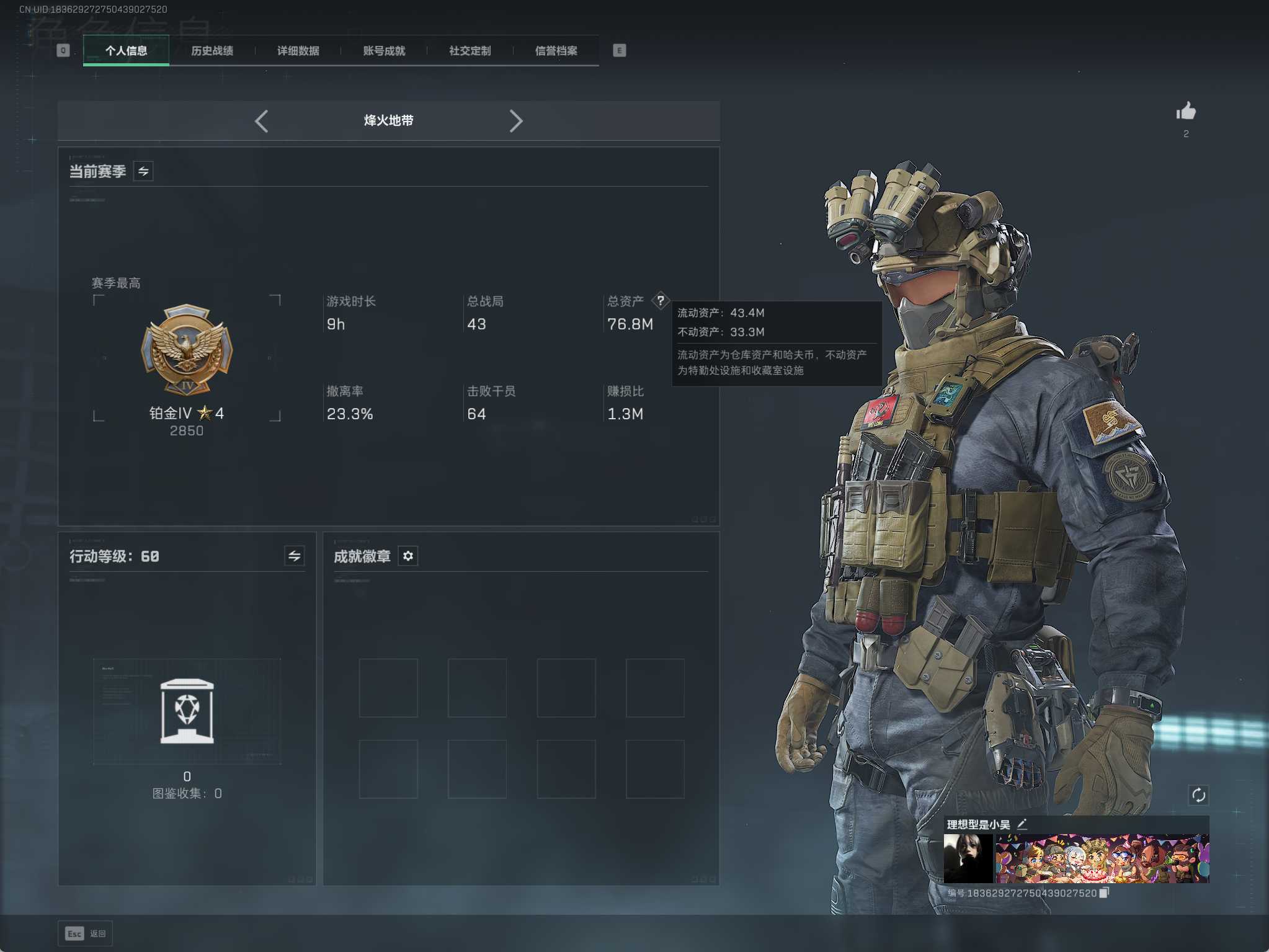Viewport: 1269px width, 952px height.
Task: Edit the nickname 理想型是小吴
Action: tap(1022, 824)
